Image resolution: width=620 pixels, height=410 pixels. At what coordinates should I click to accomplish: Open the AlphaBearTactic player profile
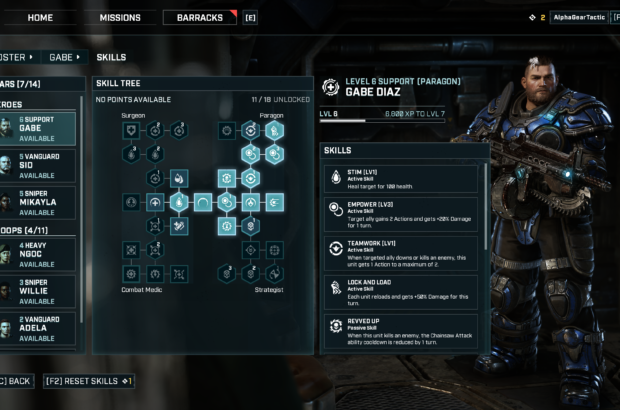click(580, 17)
